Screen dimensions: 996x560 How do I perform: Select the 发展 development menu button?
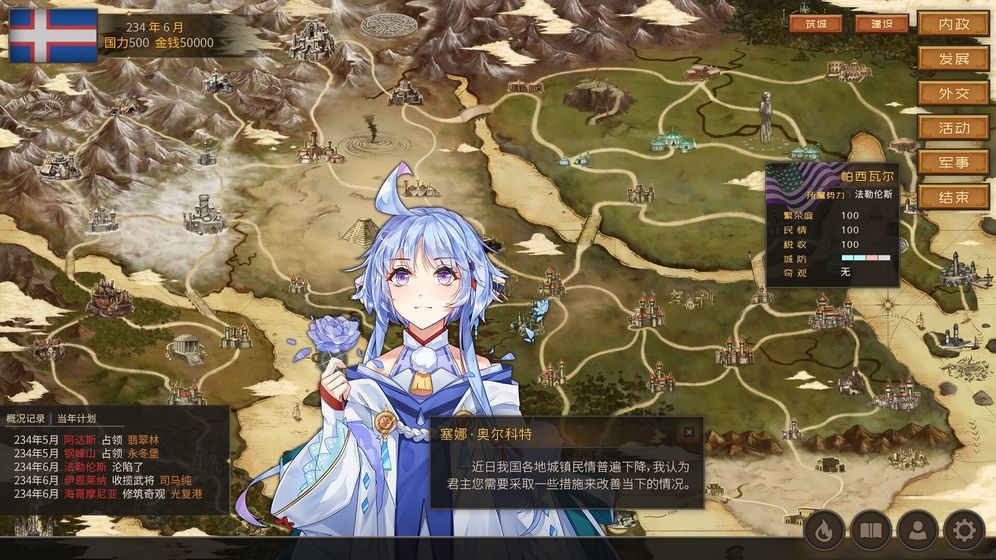953,59
